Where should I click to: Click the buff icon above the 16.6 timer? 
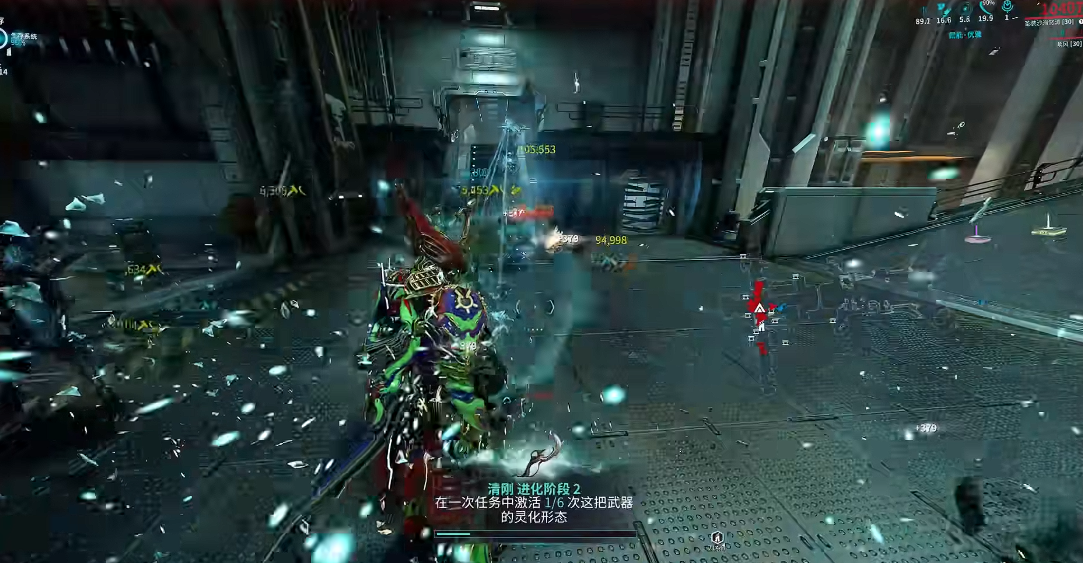pos(943,7)
